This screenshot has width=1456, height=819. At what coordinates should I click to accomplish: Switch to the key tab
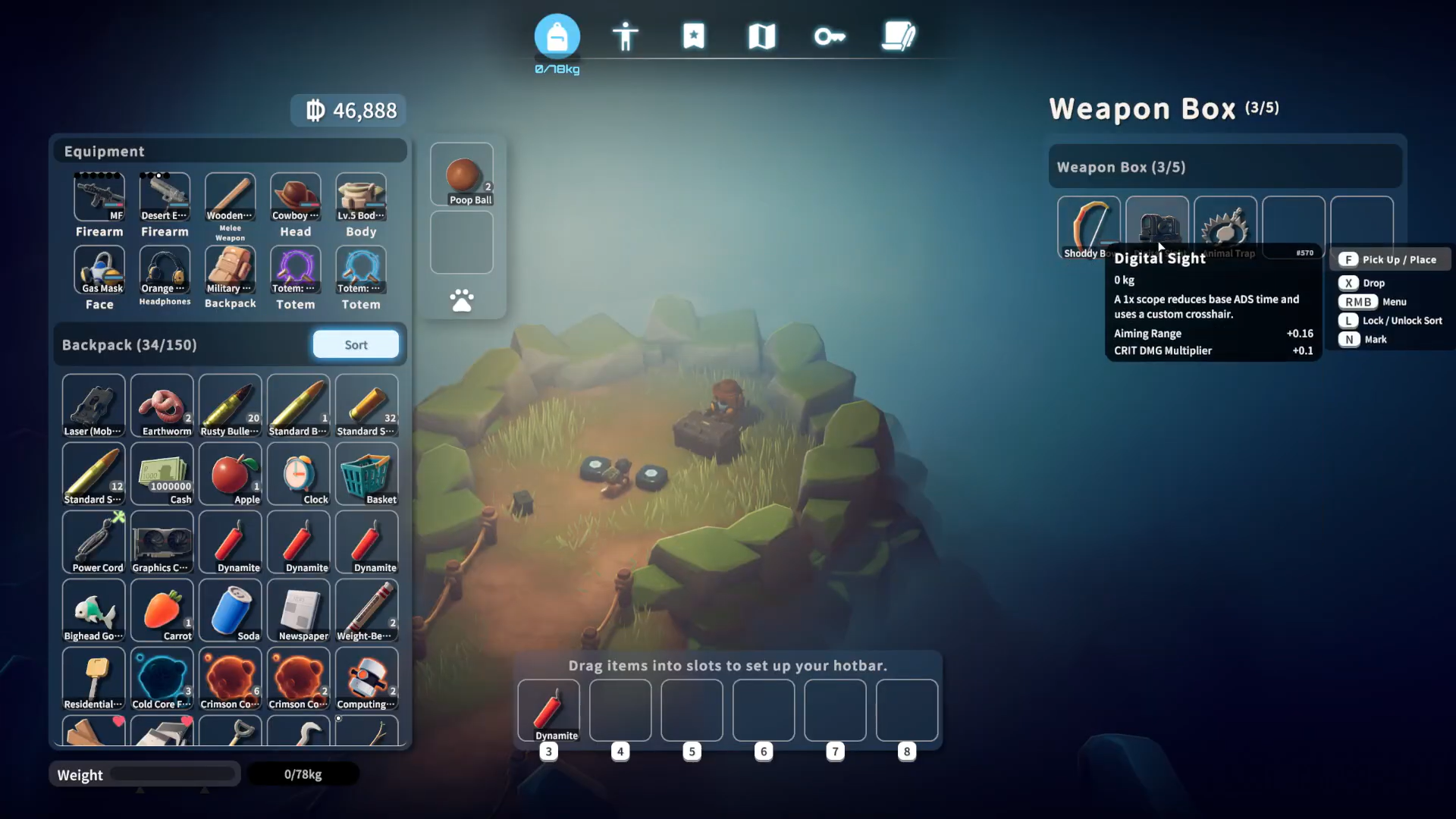(830, 36)
